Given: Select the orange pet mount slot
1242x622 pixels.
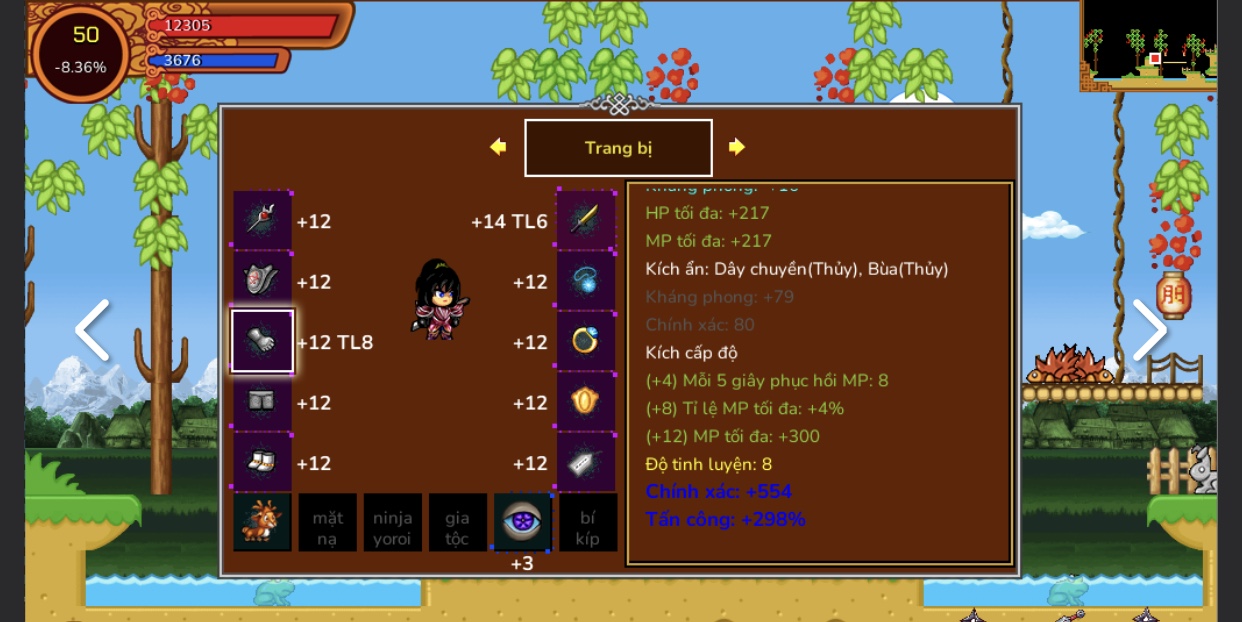Looking at the screenshot, I should (263, 522).
